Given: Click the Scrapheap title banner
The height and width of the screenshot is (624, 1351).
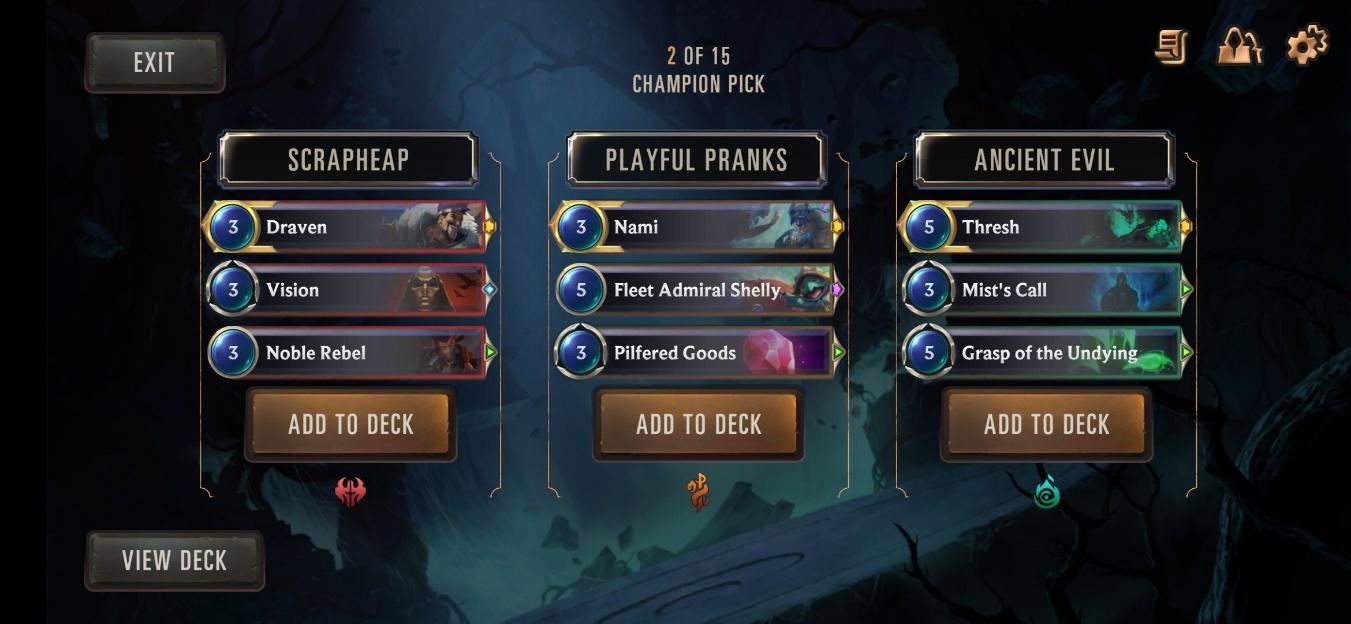Looking at the screenshot, I should point(348,160).
